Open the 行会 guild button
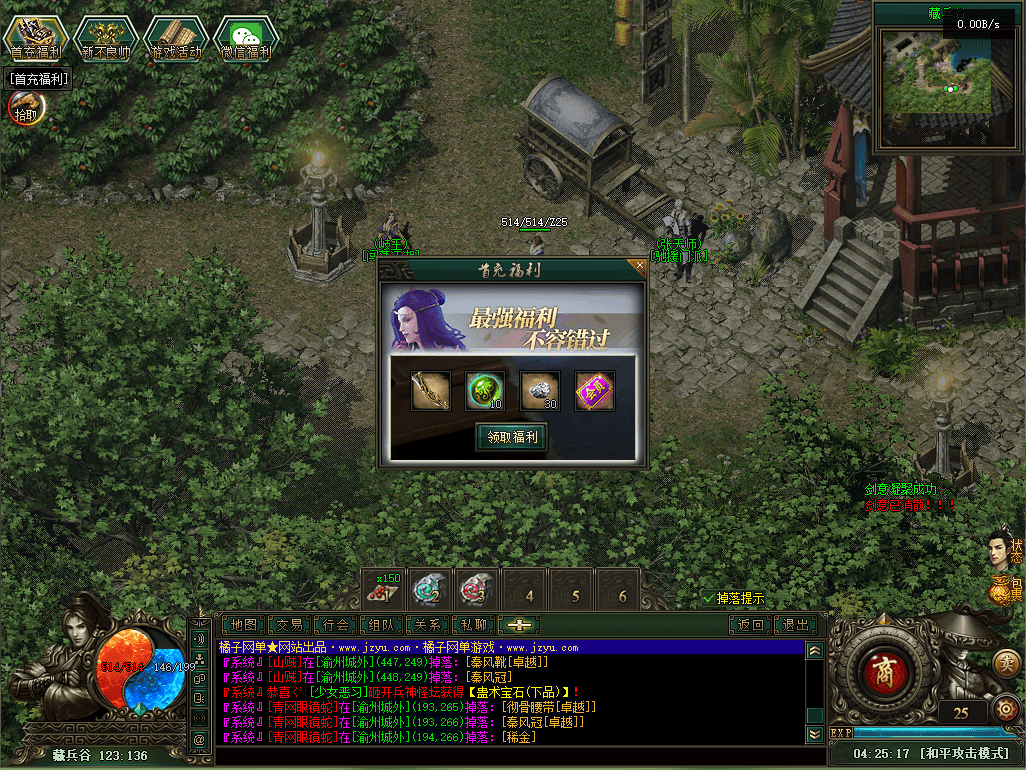This screenshot has height=770, width=1026. (336, 625)
